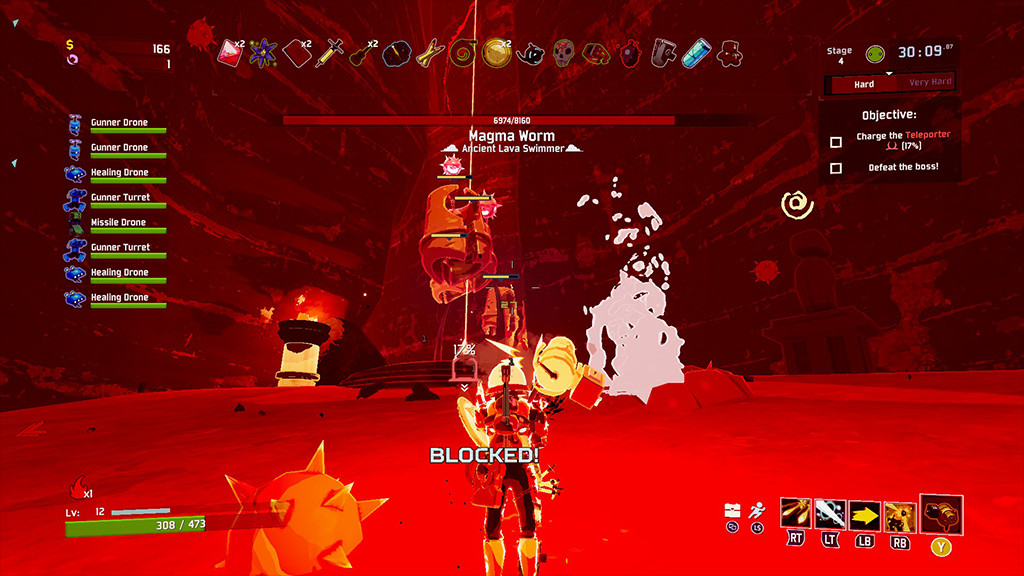Activate the yellow explosion special skill
The height and width of the screenshot is (576, 1024).
[x=899, y=516]
